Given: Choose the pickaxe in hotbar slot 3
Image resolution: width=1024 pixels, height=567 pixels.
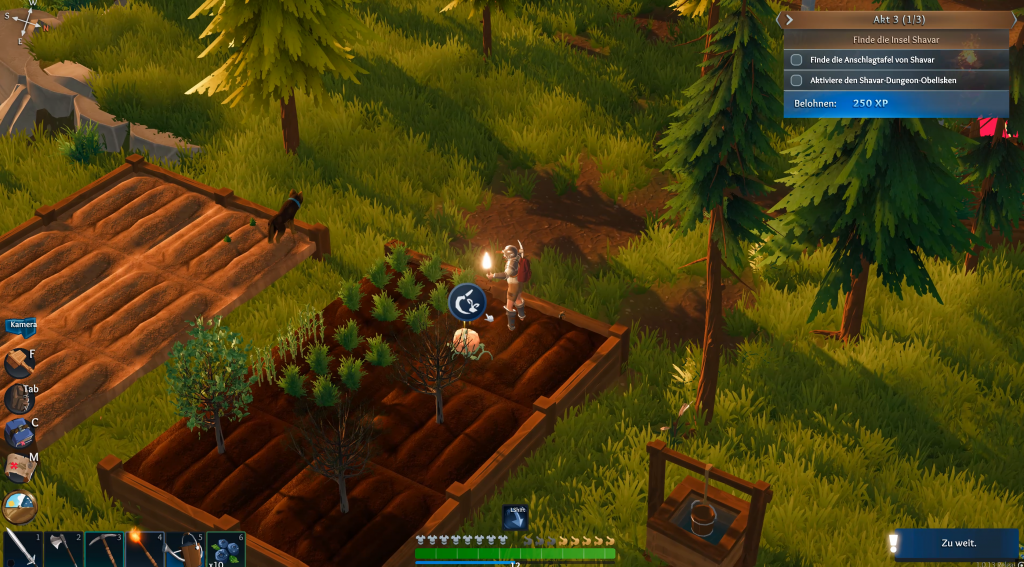Looking at the screenshot, I should click(104, 549).
